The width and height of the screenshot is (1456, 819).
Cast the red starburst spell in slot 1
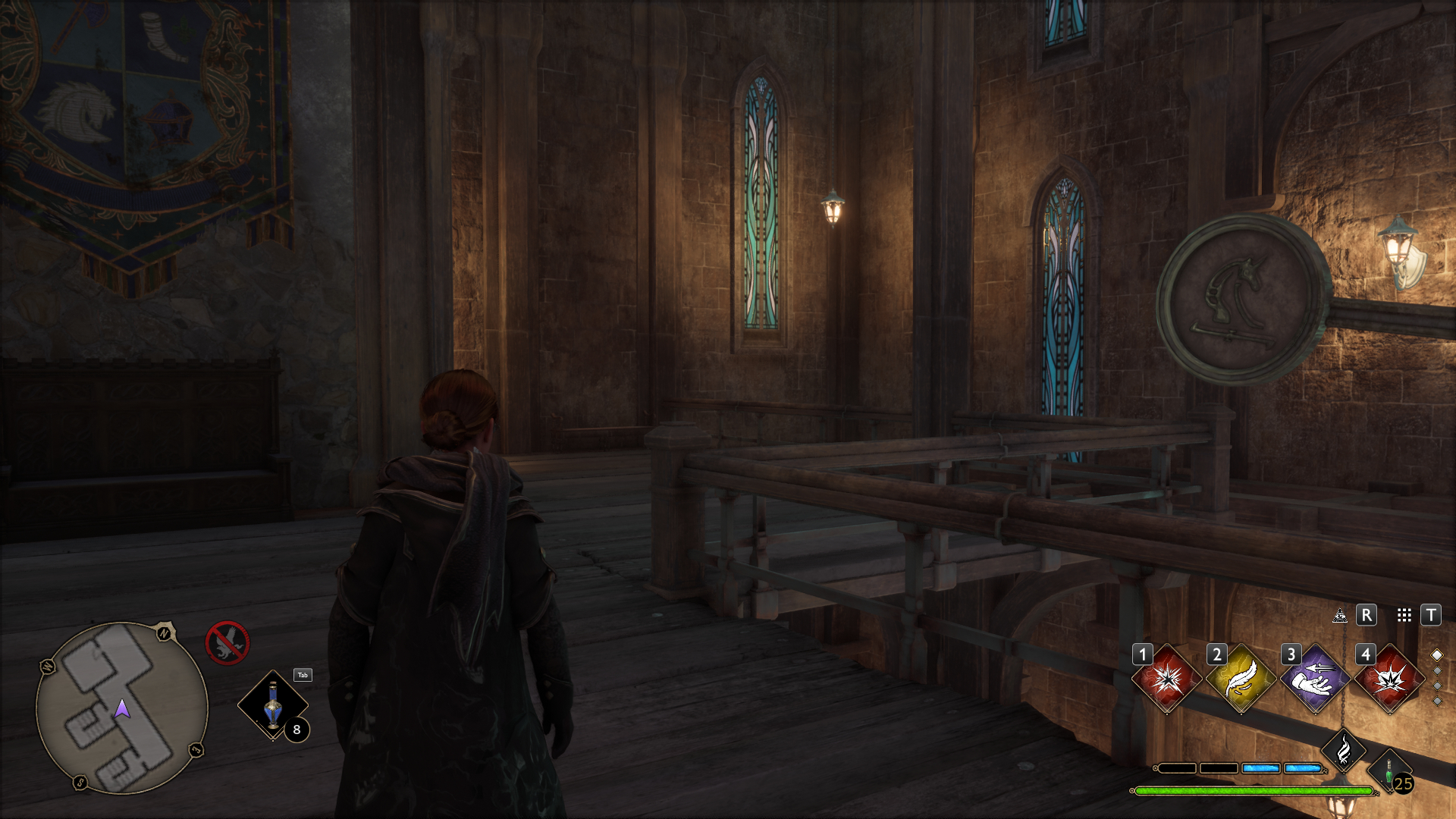[x=1166, y=679]
